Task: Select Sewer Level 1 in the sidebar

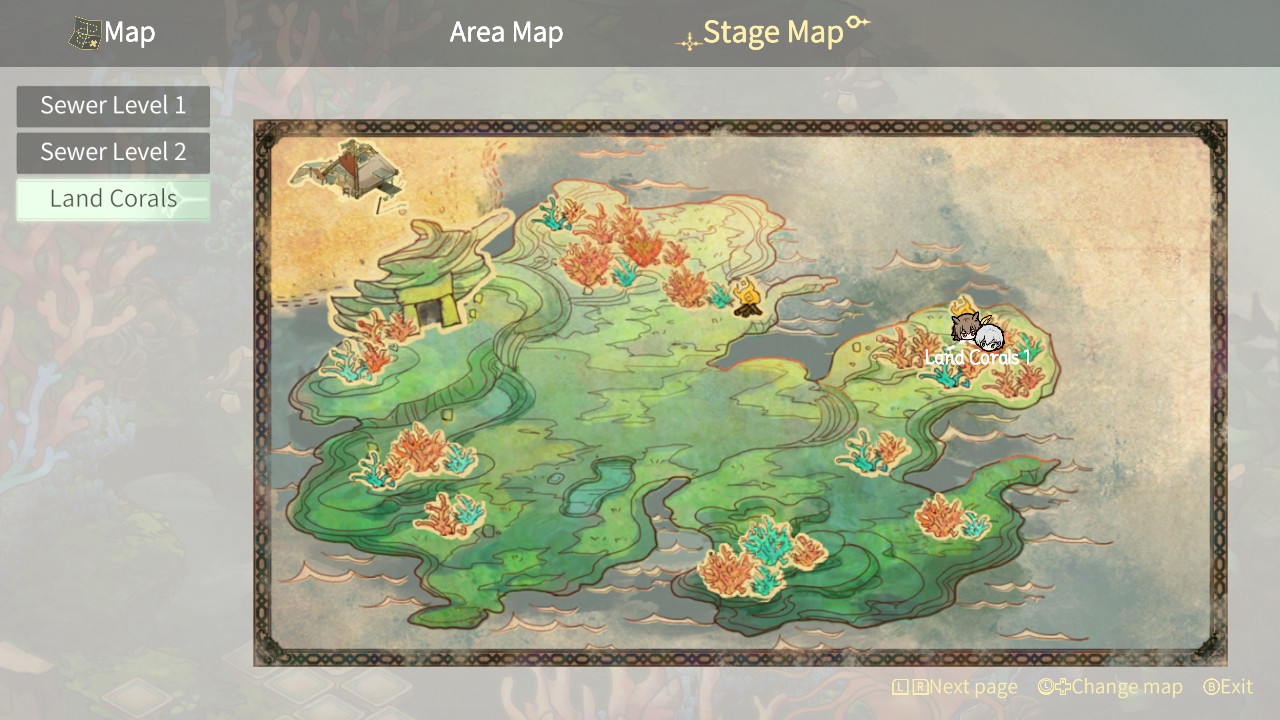Action: coord(113,105)
